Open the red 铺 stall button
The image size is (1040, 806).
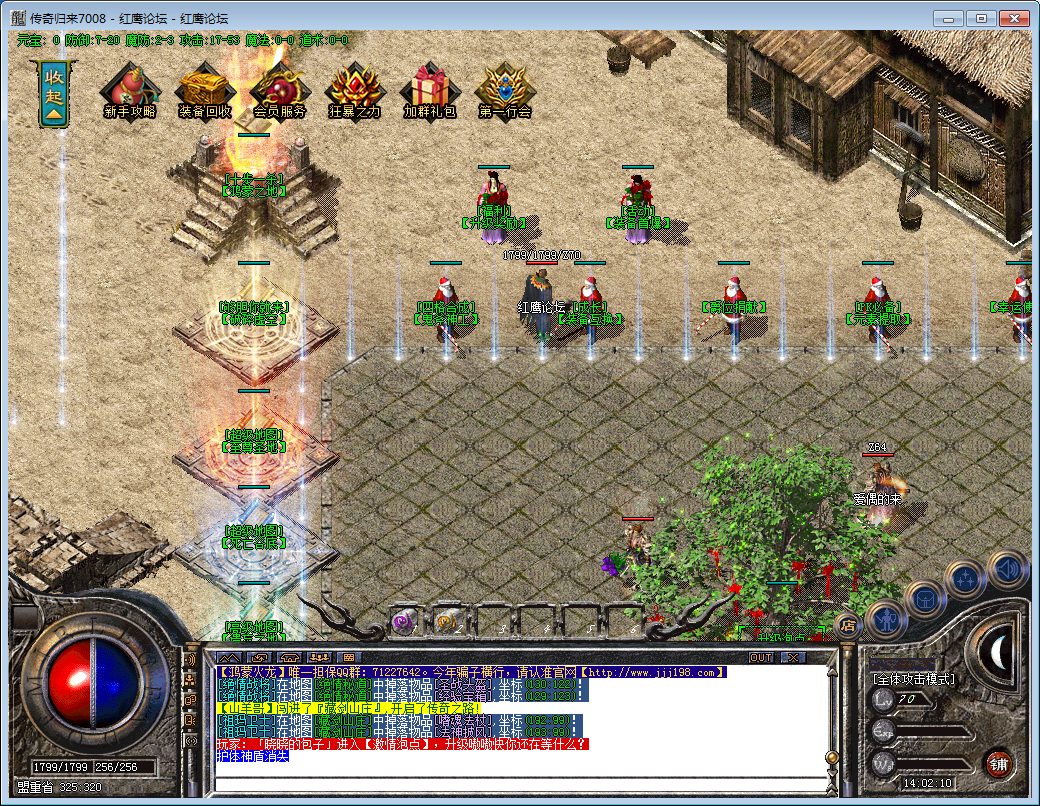coord(997,765)
